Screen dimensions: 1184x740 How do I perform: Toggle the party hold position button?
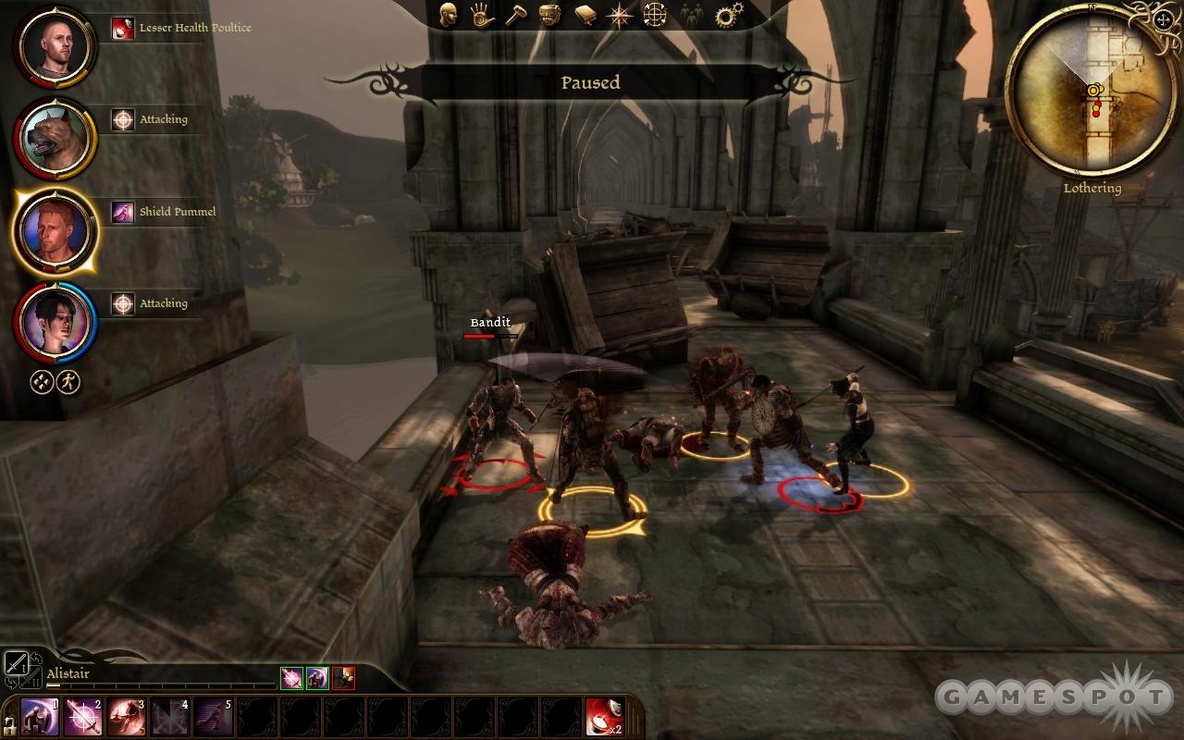pos(69,382)
